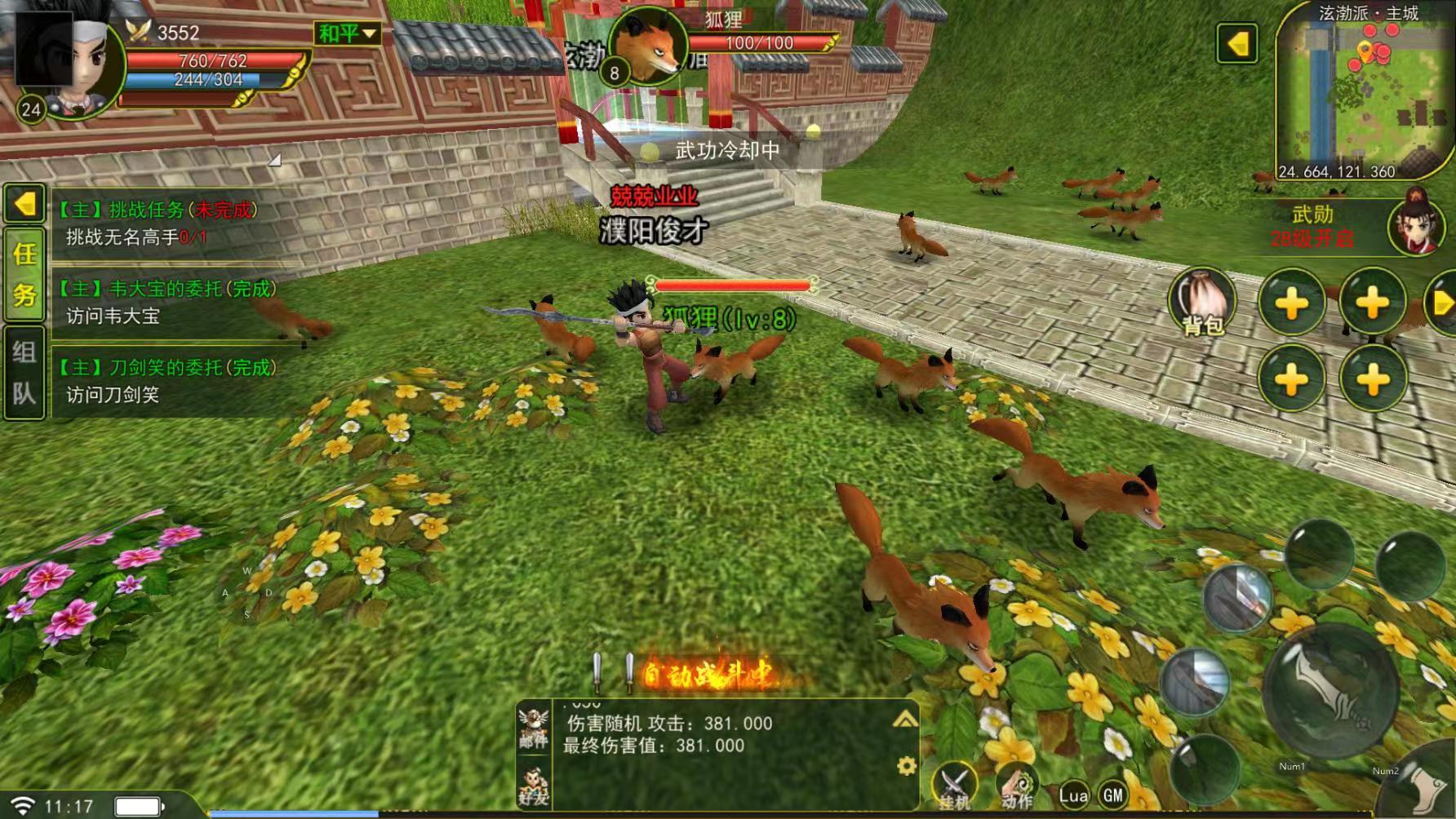Switch to the 任务 quest tab
This screenshot has height=819, width=1456.
click(24, 275)
